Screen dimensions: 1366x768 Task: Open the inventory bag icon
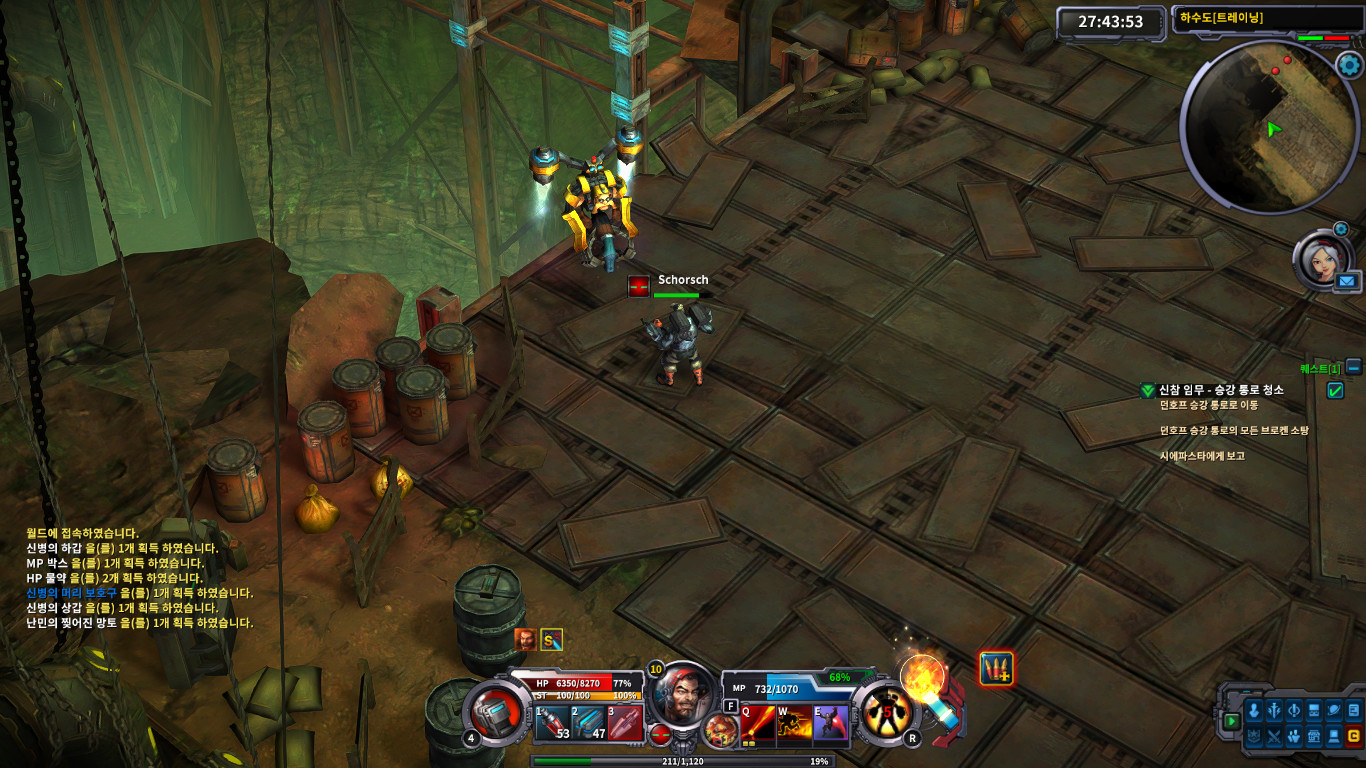[x=1313, y=711]
